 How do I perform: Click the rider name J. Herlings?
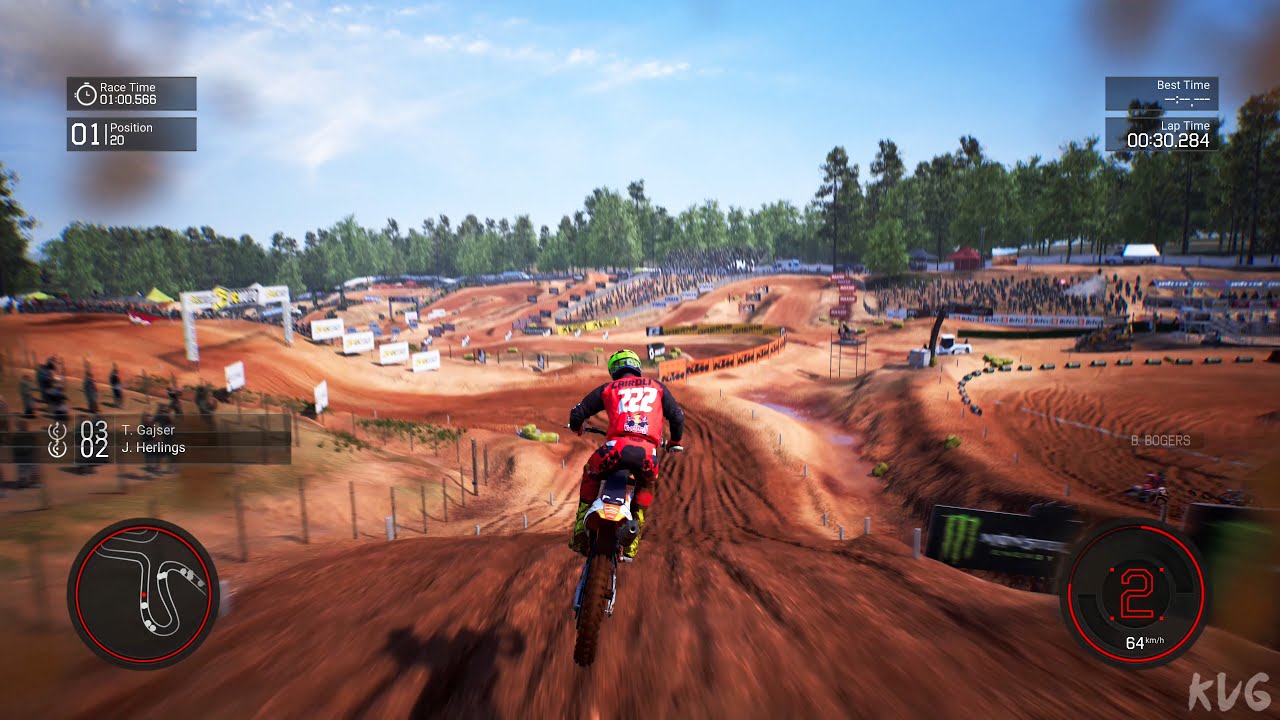coord(152,448)
